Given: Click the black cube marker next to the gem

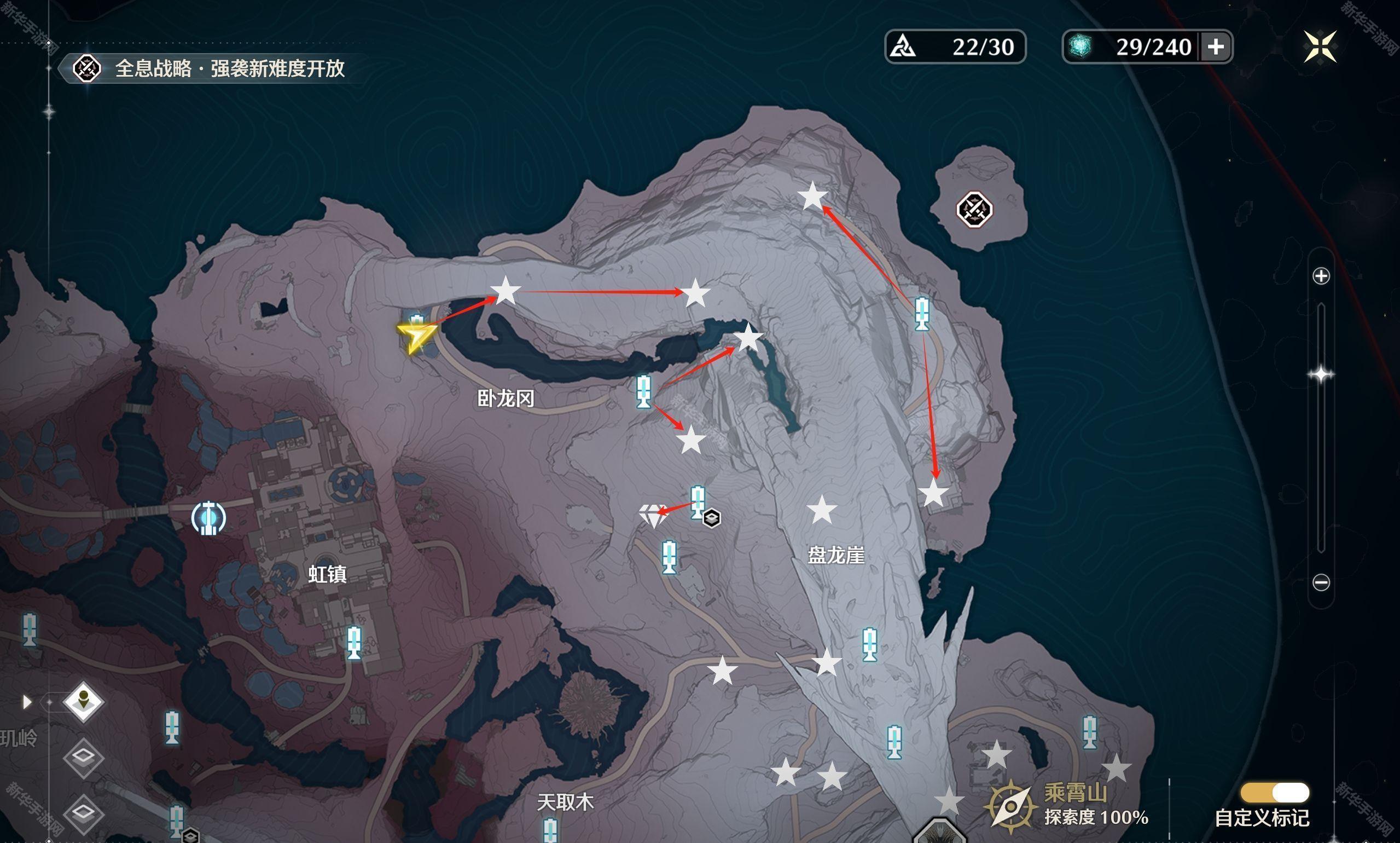Looking at the screenshot, I should point(712,518).
